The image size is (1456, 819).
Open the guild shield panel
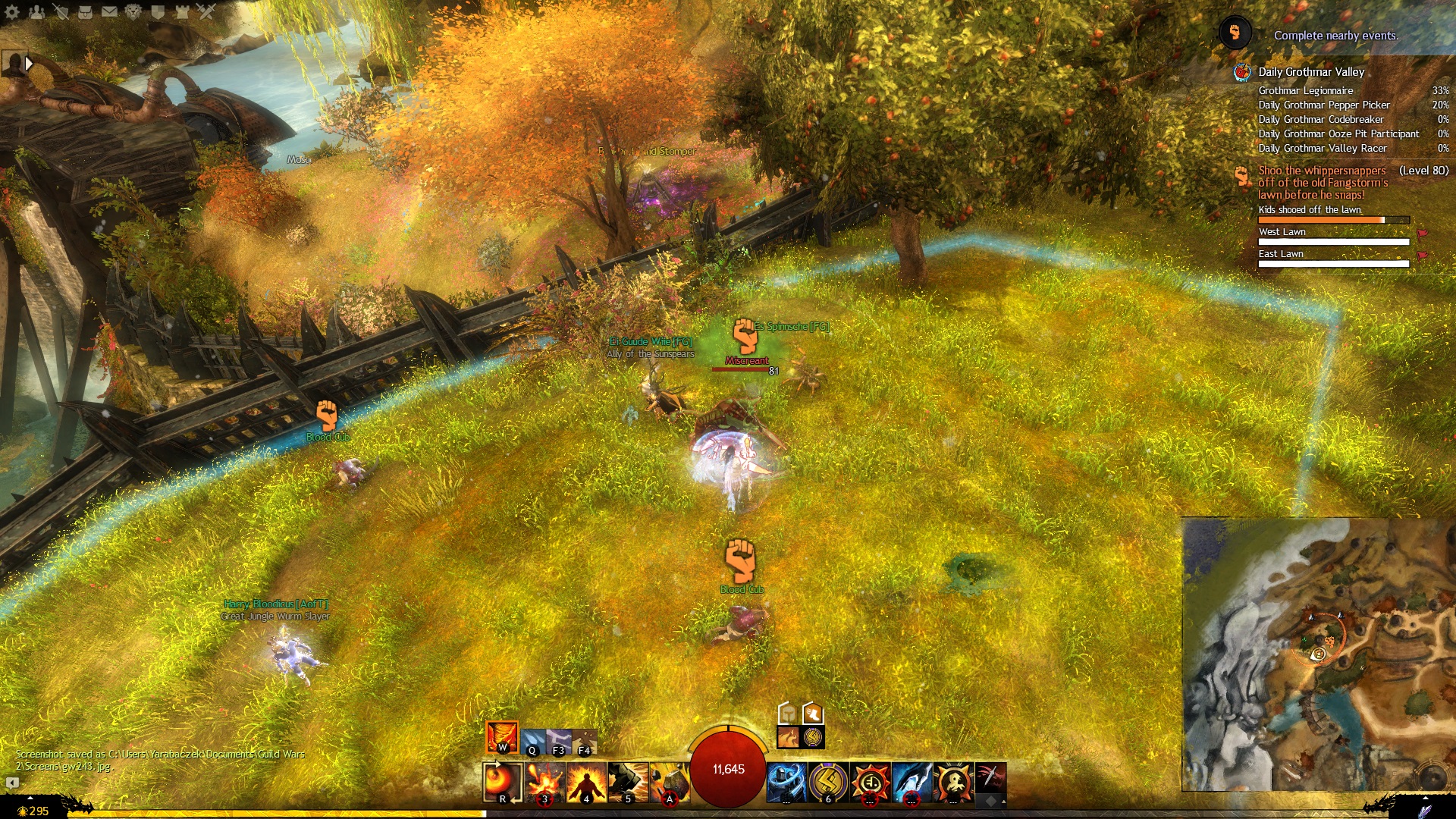(158, 11)
